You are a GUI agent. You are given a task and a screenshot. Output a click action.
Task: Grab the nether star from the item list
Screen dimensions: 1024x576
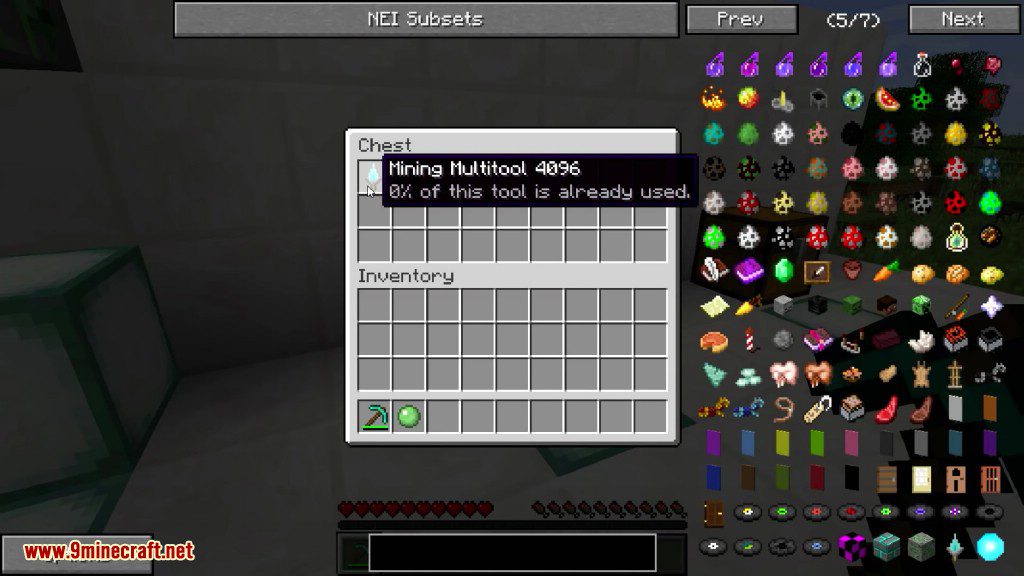(x=991, y=305)
